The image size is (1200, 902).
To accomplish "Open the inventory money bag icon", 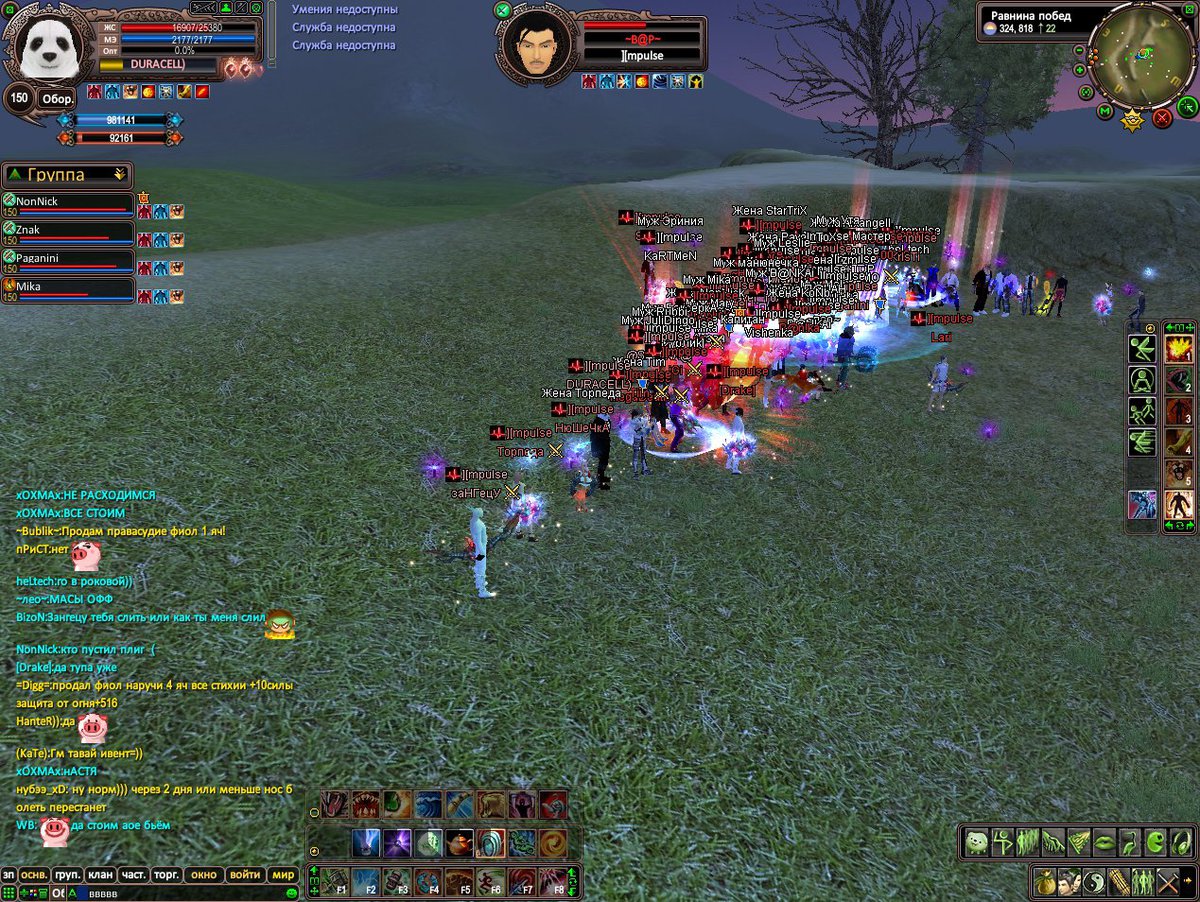I will pyautogui.click(x=1045, y=882).
